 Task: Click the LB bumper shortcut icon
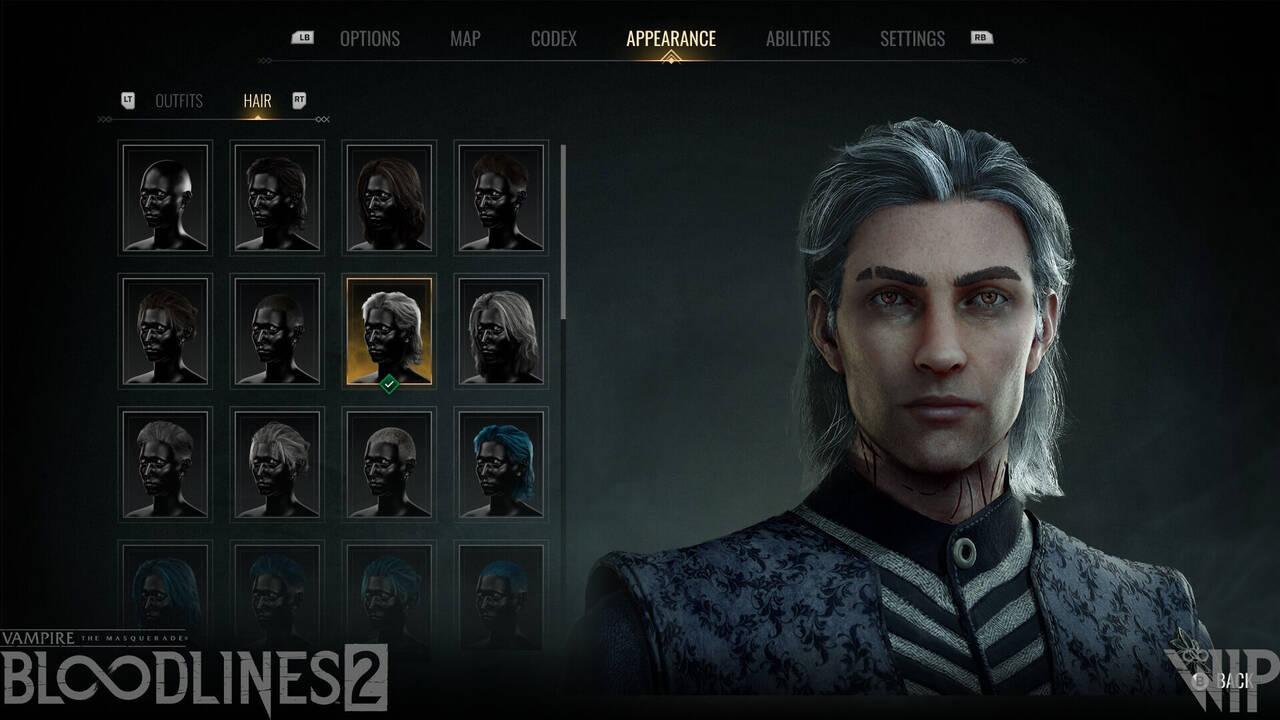(x=304, y=37)
